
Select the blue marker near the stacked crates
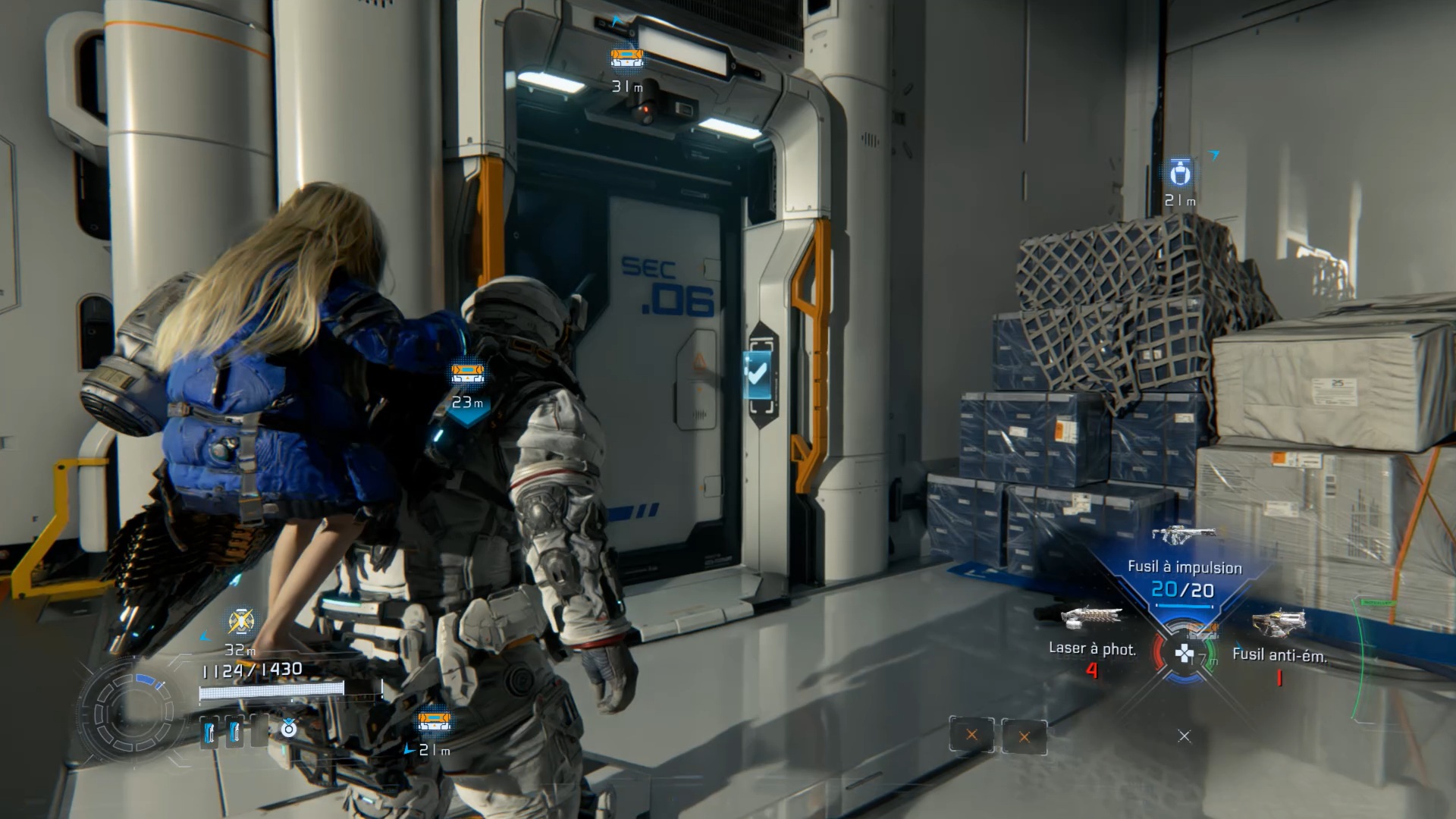[x=1179, y=174]
